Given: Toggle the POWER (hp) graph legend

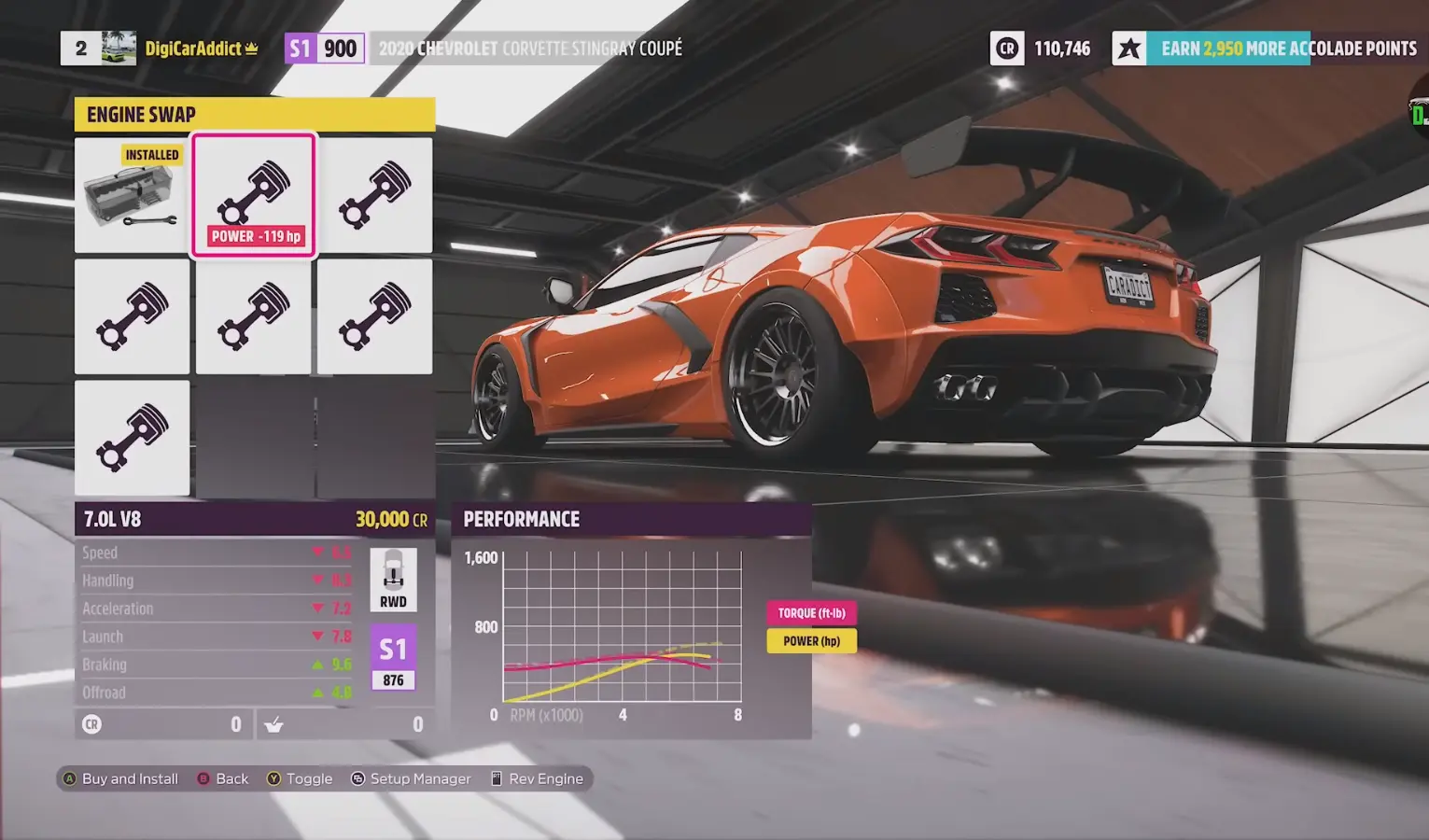Looking at the screenshot, I should tap(810, 641).
